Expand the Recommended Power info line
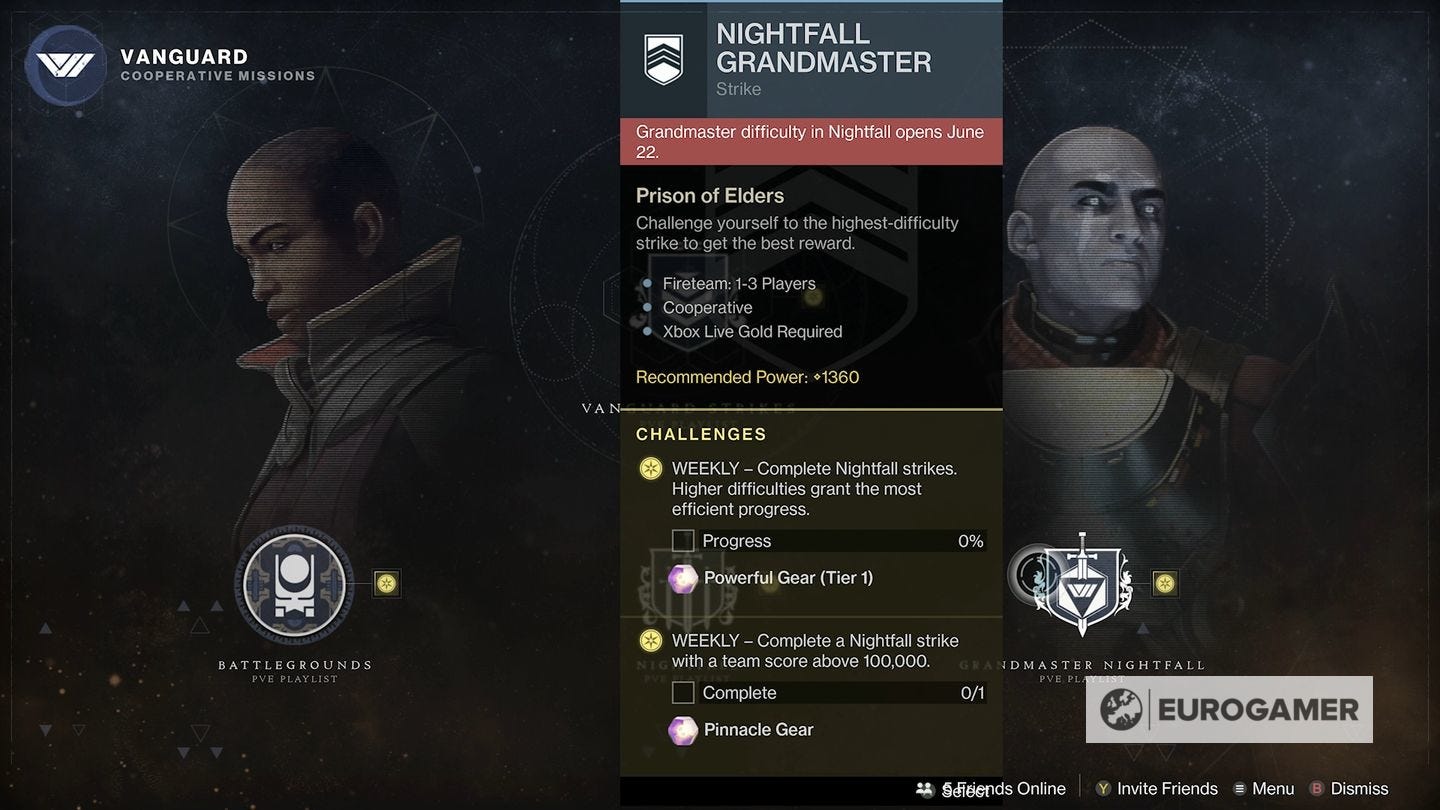1440x810 pixels. 747,377
